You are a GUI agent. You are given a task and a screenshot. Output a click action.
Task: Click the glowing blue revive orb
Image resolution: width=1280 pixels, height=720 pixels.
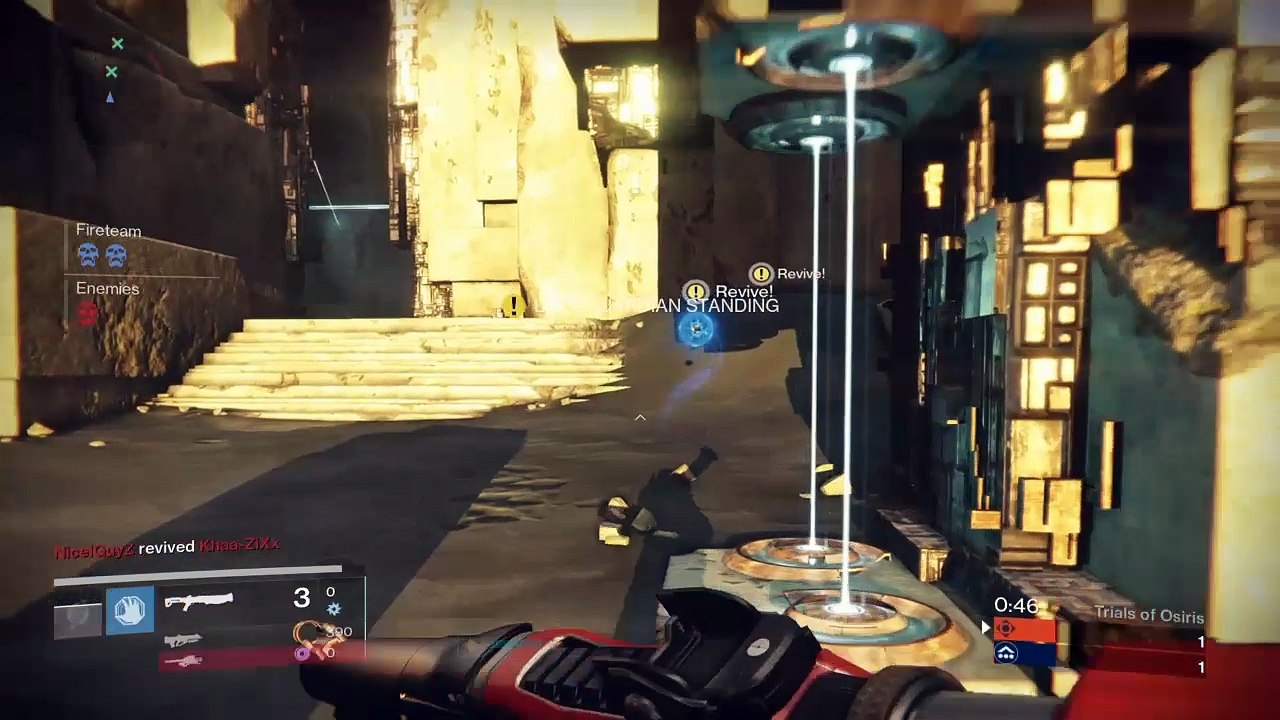(696, 328)
